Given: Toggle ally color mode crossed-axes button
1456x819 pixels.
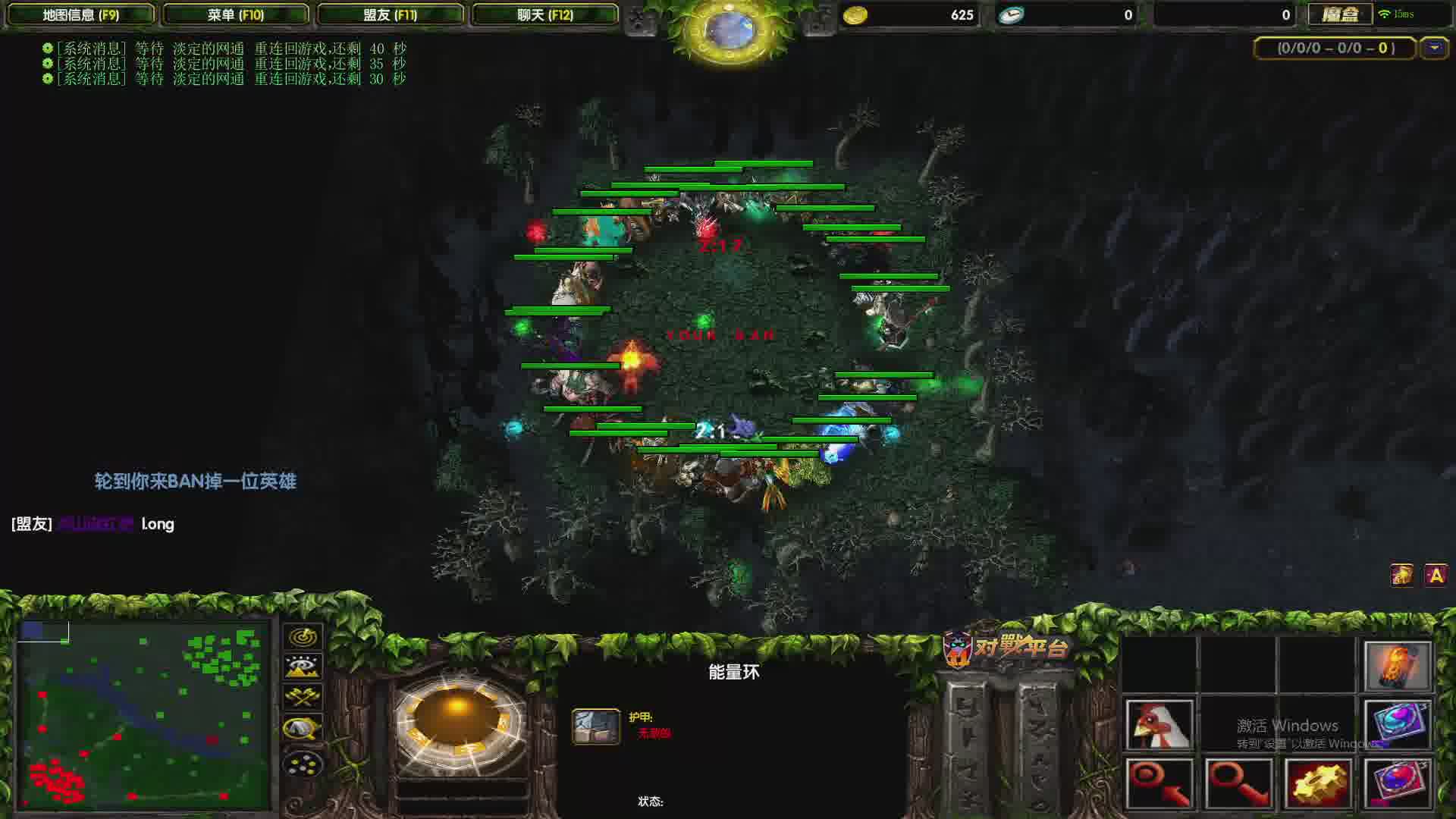Looking at the screenshot, I should 303,698.
